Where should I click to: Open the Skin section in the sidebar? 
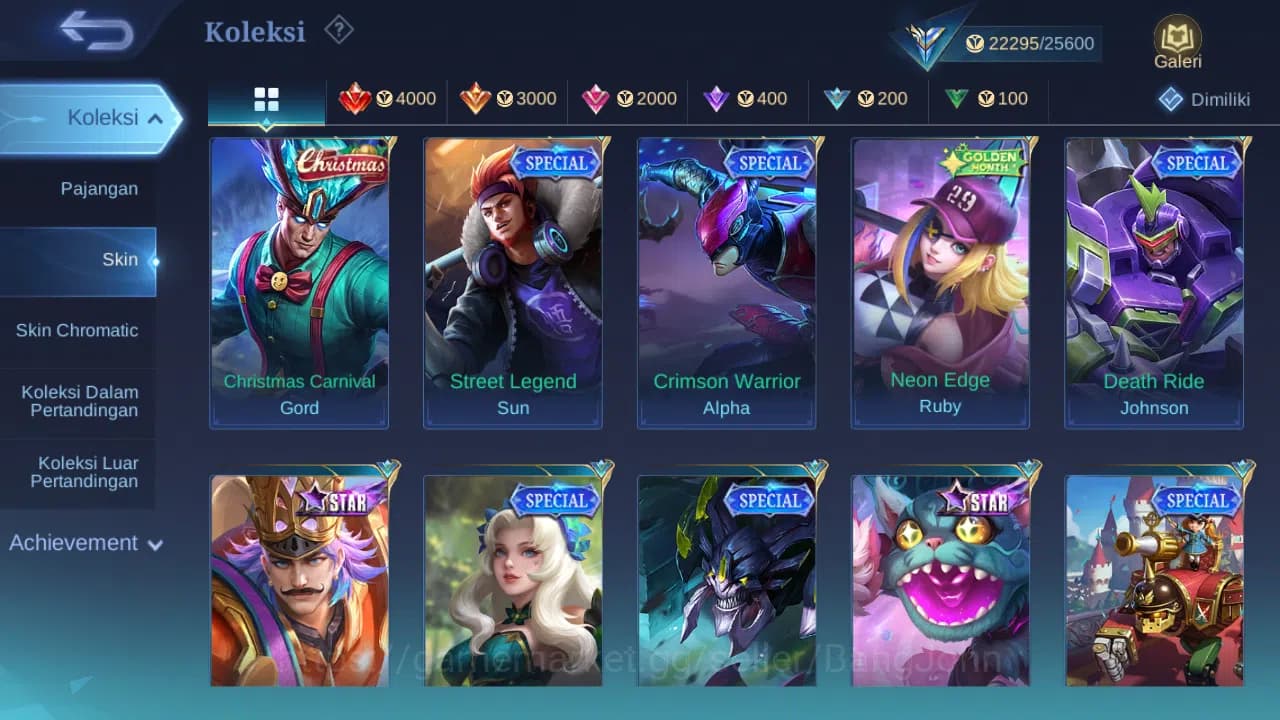[120, 259]
